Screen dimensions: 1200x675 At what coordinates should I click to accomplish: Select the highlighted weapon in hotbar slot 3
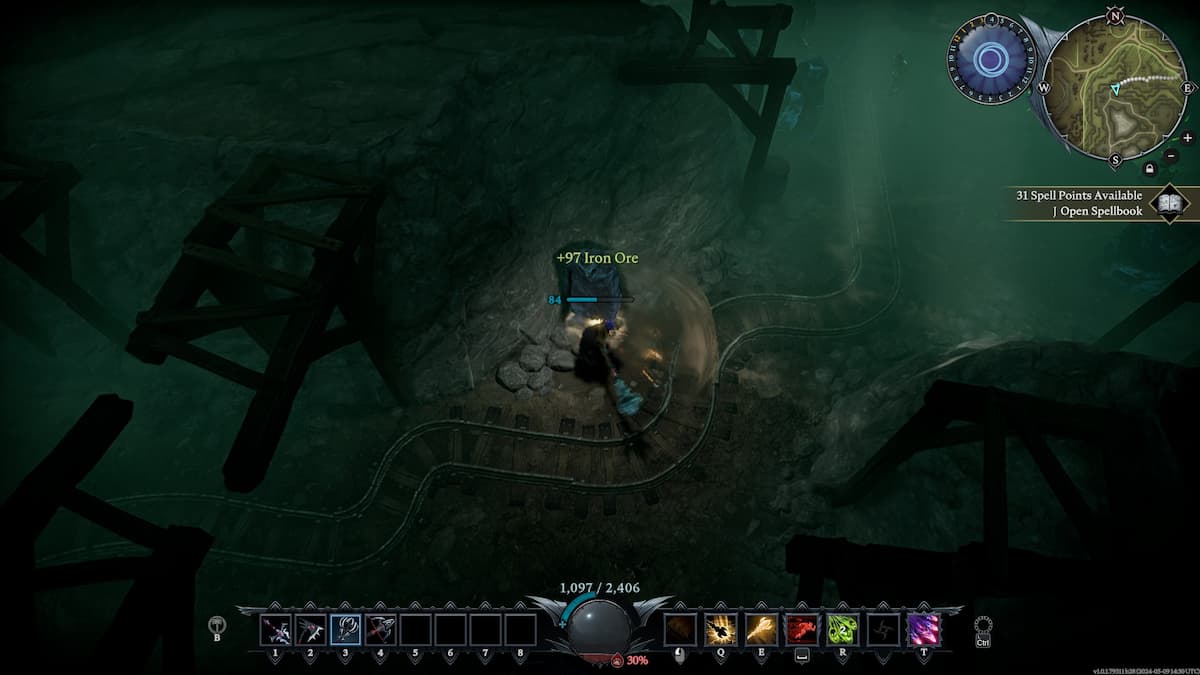click(x=345, y=629)
